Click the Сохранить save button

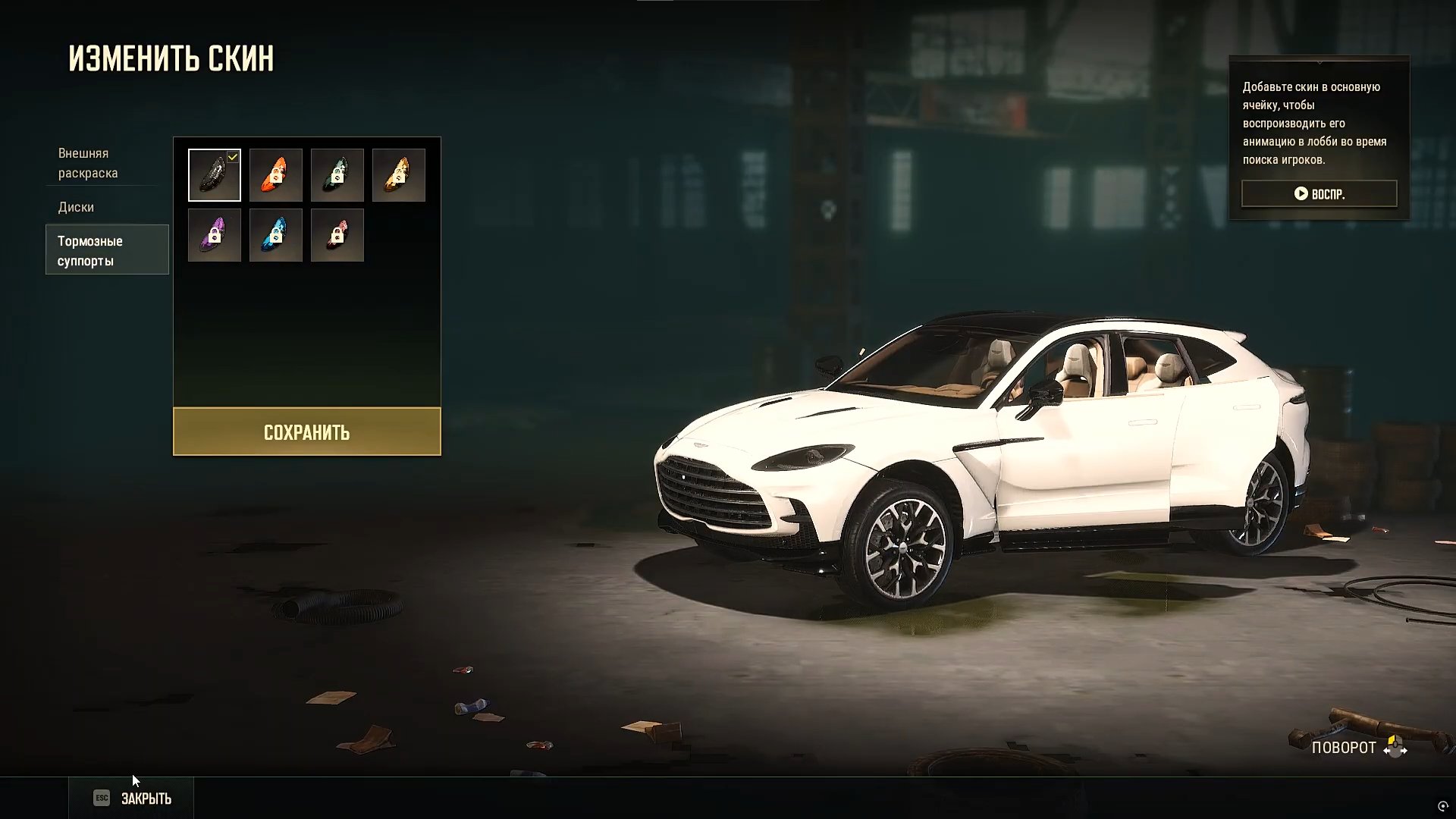pos(307,432)
